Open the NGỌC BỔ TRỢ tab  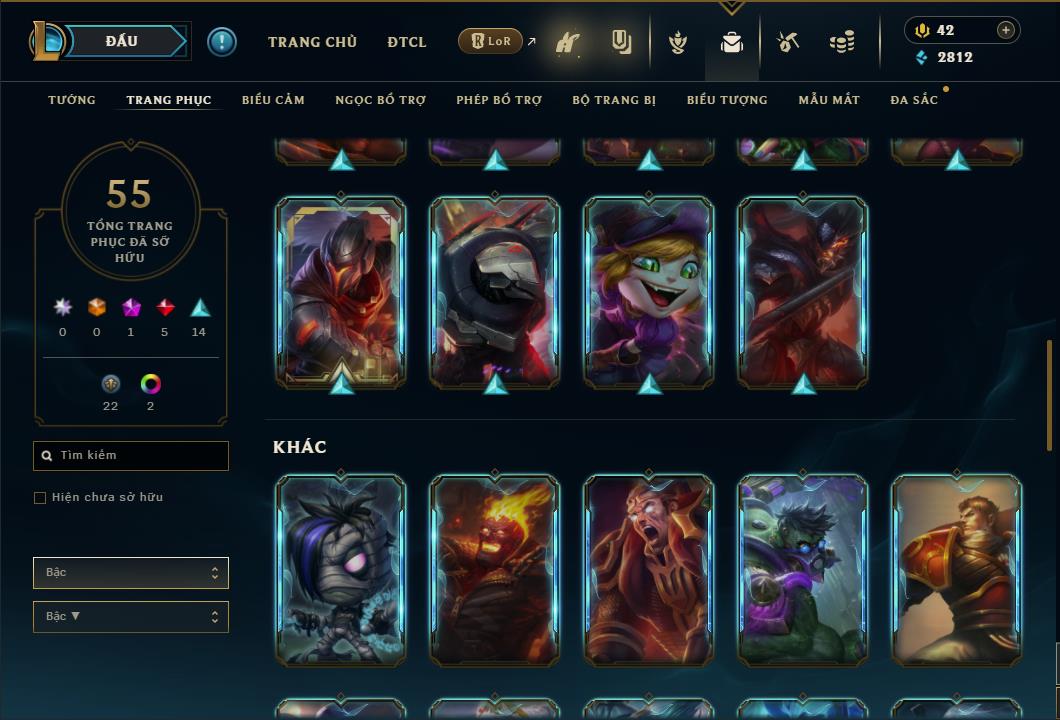380,100
